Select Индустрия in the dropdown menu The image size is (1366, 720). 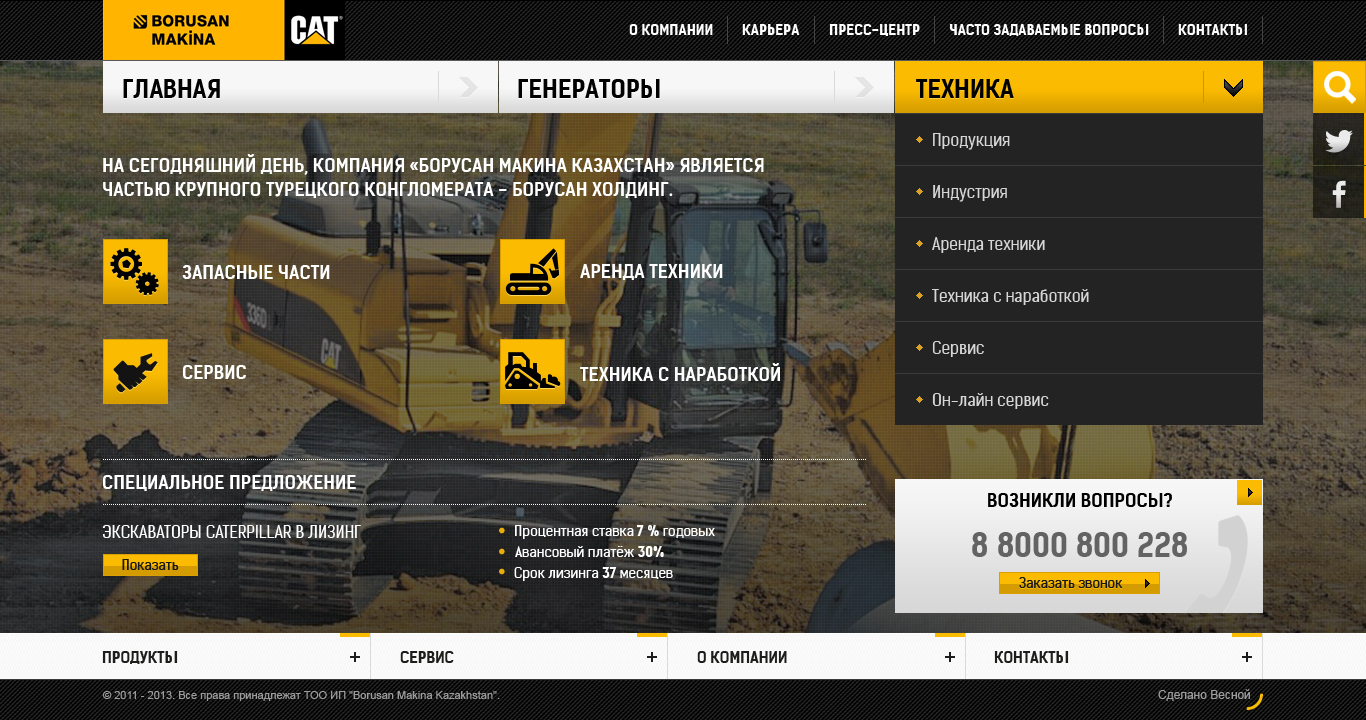coord(969,192)
